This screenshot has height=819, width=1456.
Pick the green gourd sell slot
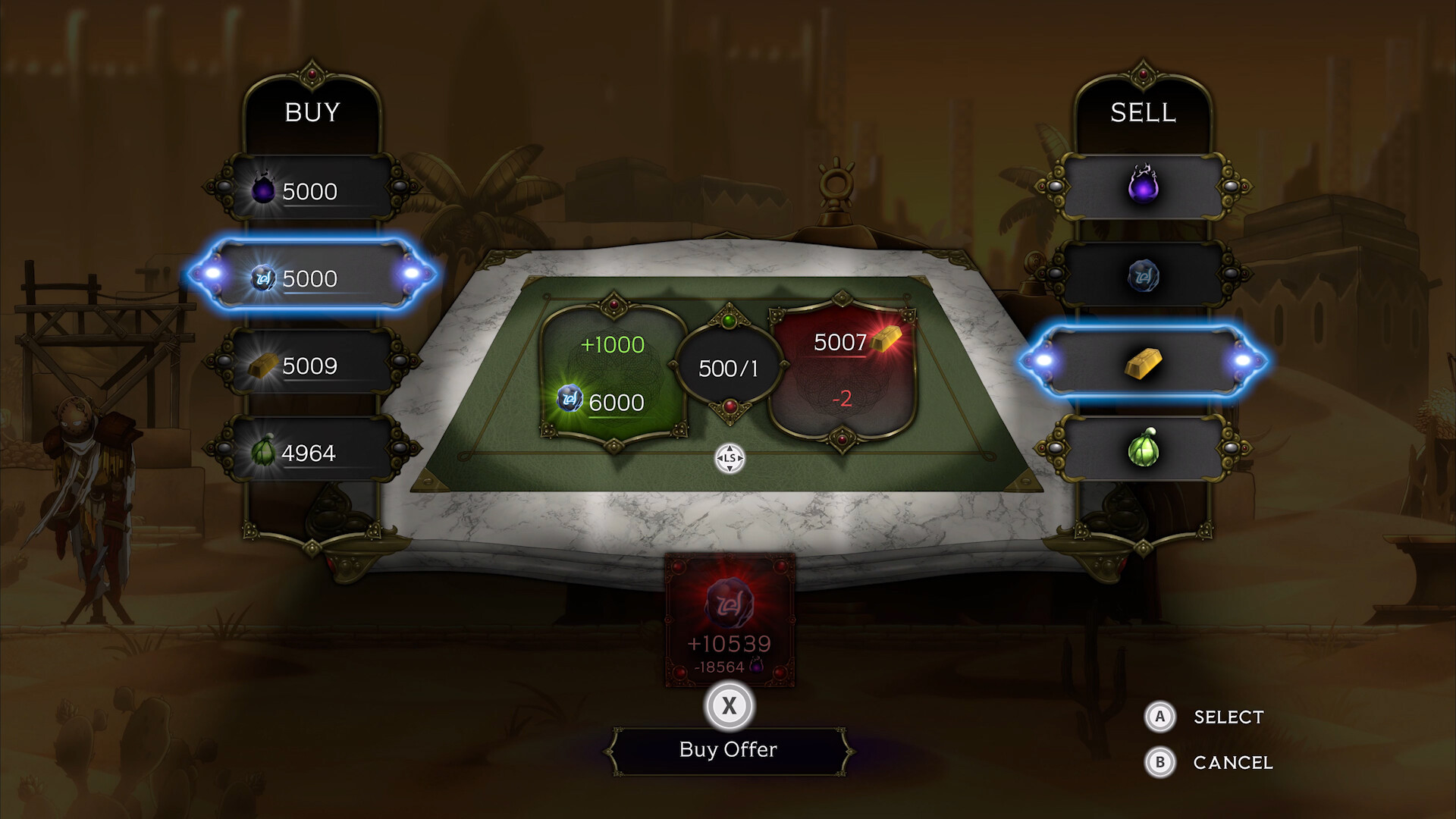click(1143, 449)
